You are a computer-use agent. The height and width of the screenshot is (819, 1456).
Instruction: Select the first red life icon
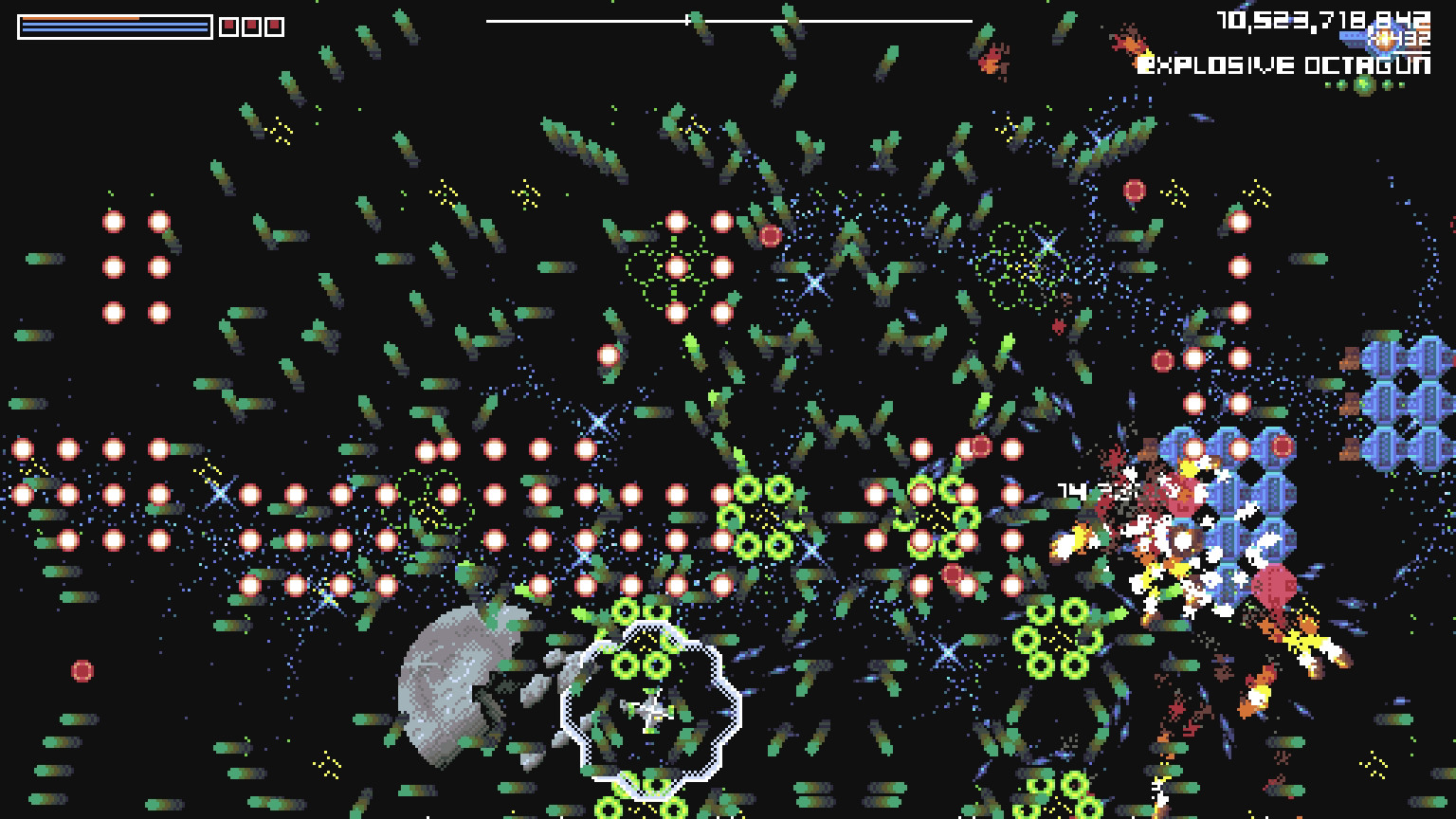click(229, 26)
